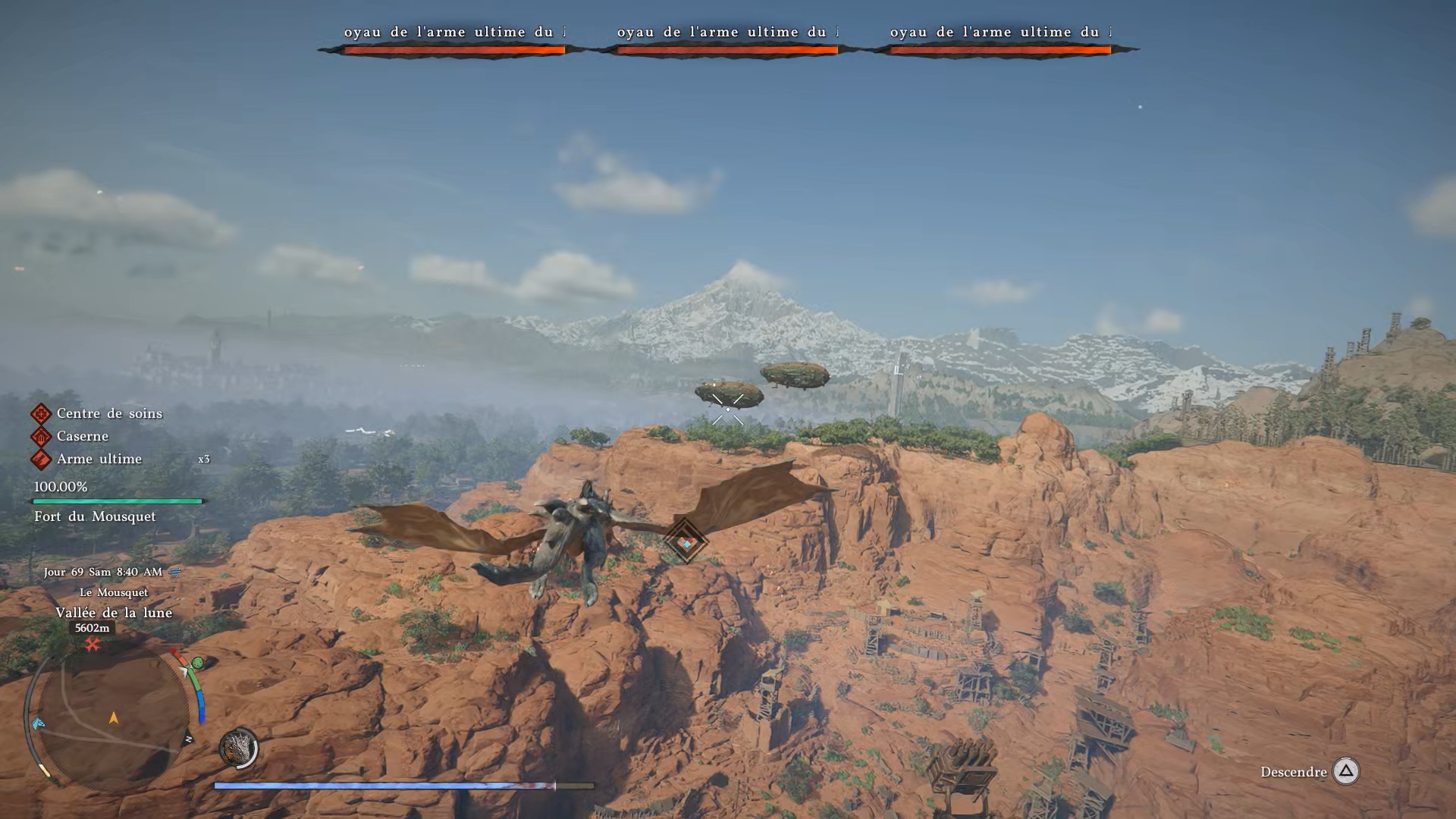Select the red crossed marker above the minimap
This screenshot has width=1456, height=819.
tap(93, 645)
